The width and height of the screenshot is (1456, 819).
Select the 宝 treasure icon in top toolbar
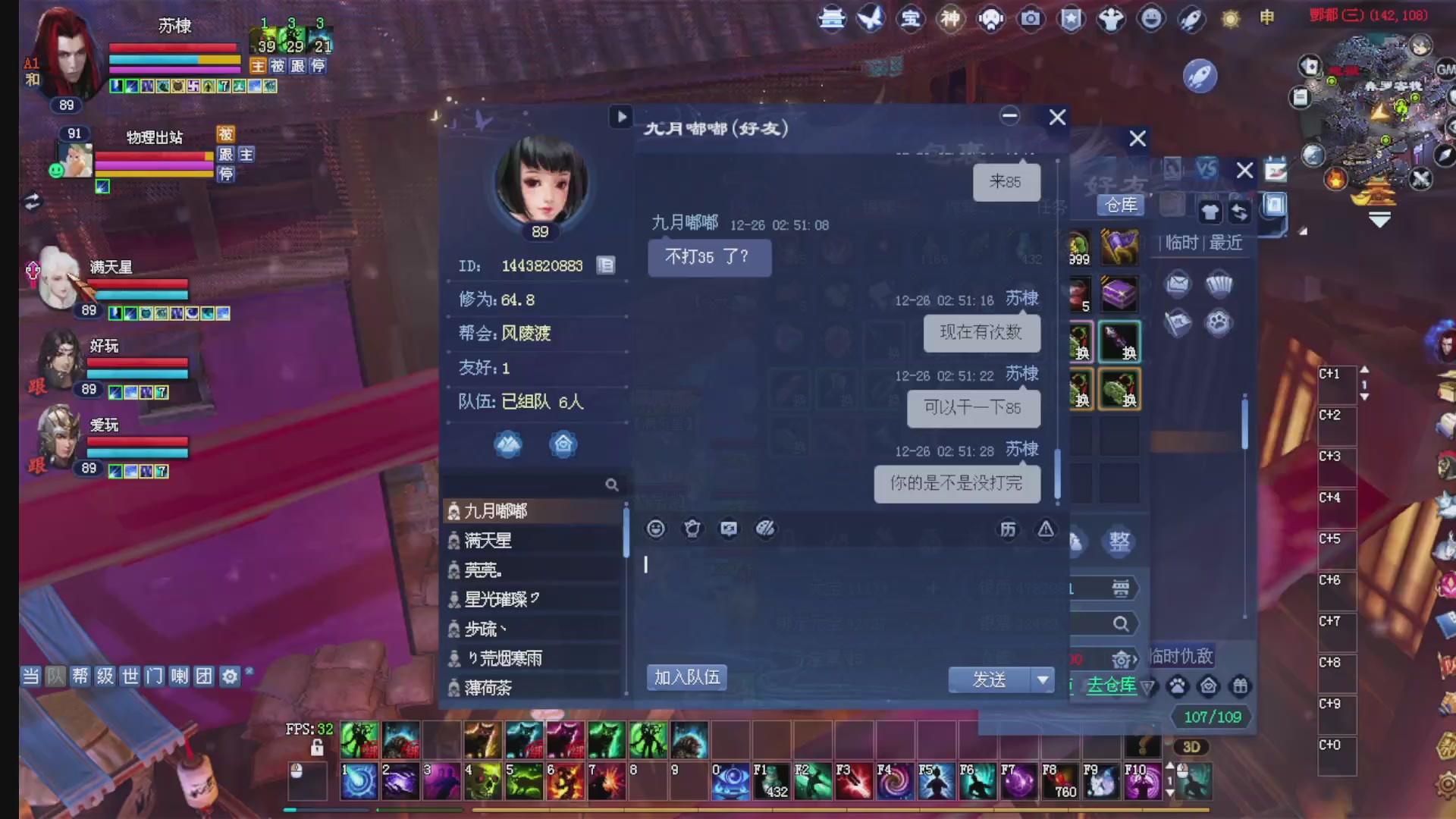pos(910,19)
